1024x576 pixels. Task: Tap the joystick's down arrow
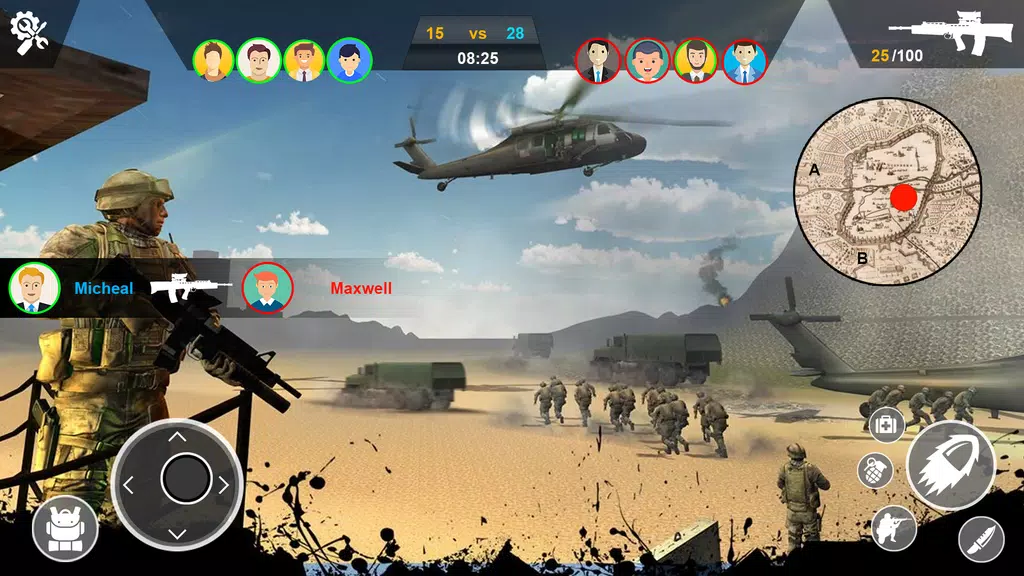point(177,532)
